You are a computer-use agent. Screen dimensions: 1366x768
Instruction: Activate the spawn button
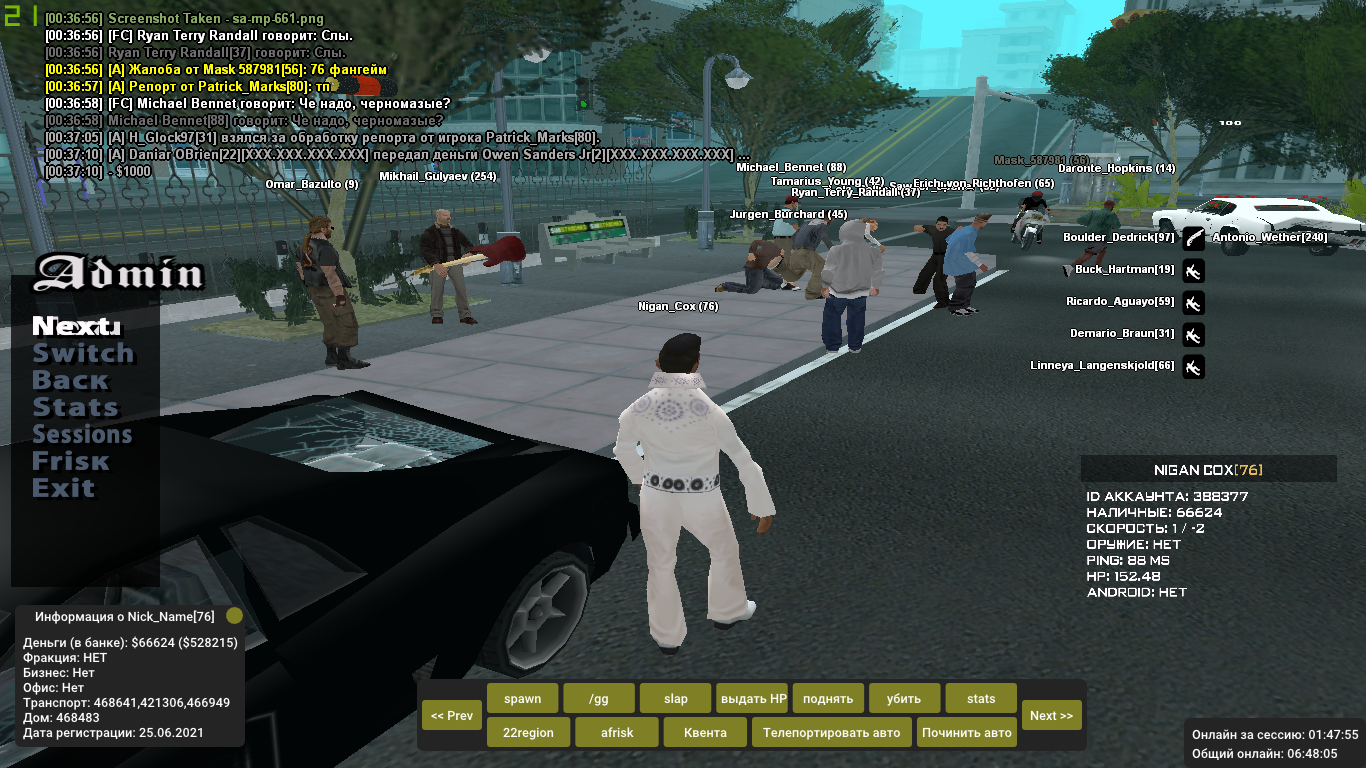click(x=522, y=698)
